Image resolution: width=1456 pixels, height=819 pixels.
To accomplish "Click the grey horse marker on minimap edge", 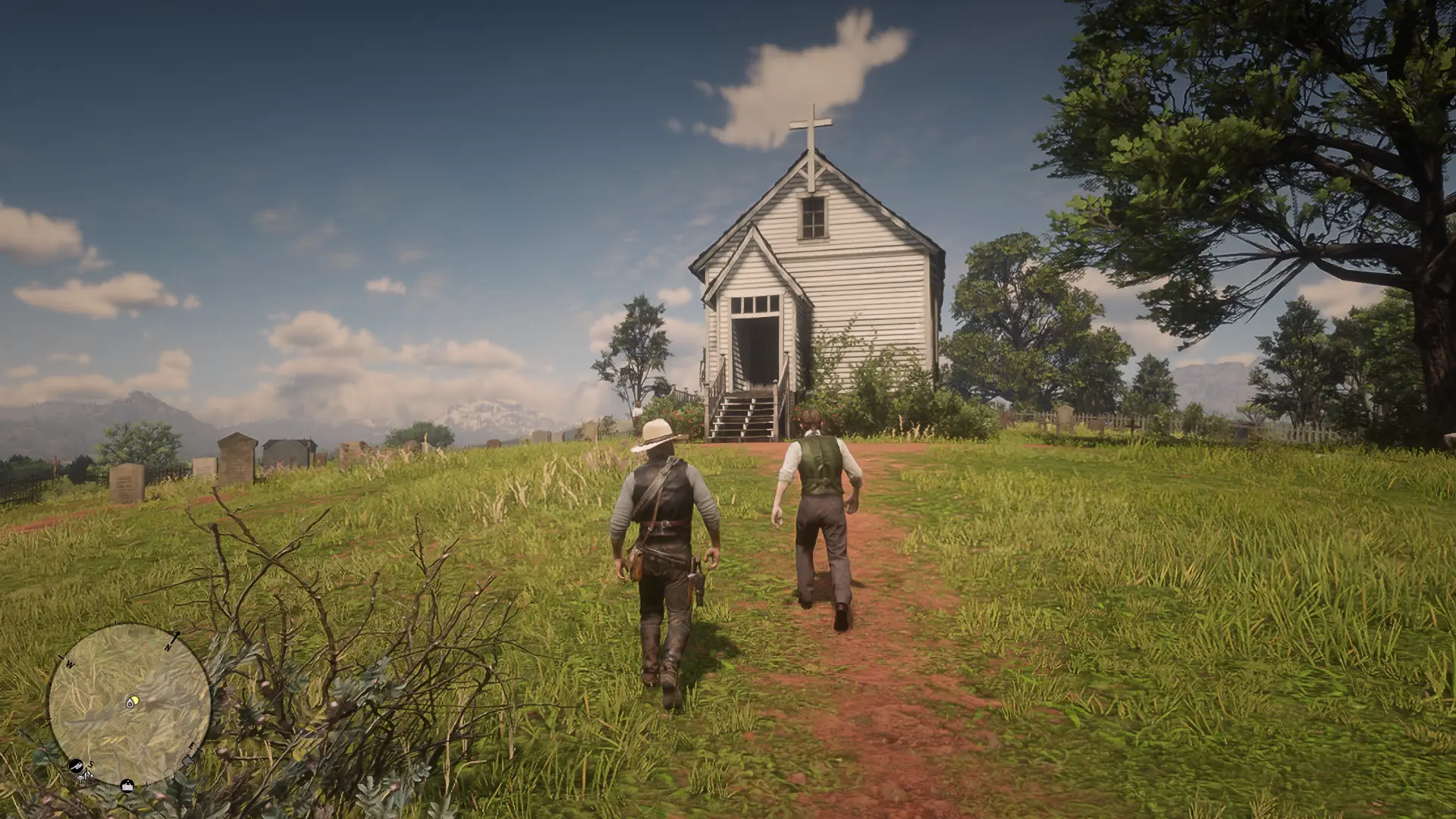I will pyautogui.click(x=187, y=761).
